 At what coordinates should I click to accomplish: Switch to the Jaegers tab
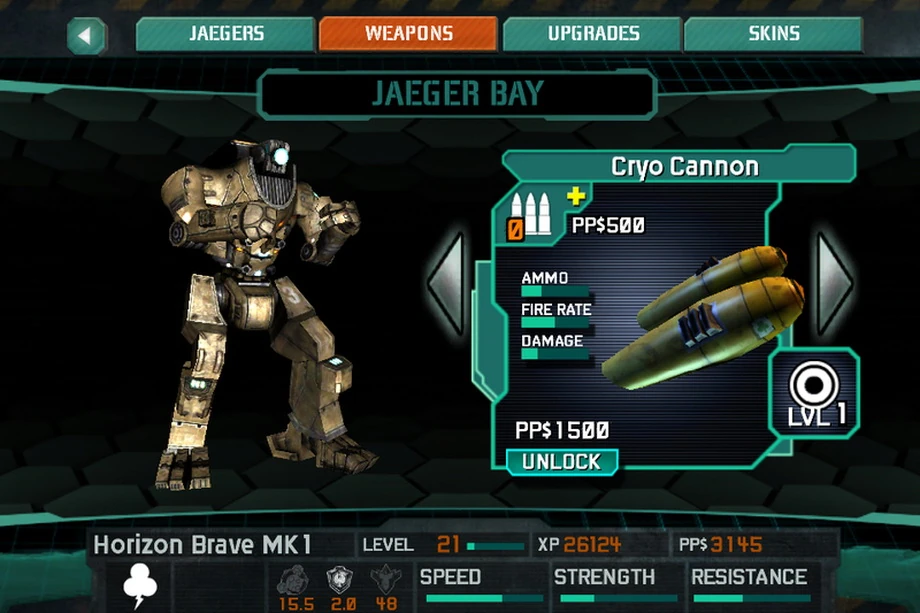(227, 34)
